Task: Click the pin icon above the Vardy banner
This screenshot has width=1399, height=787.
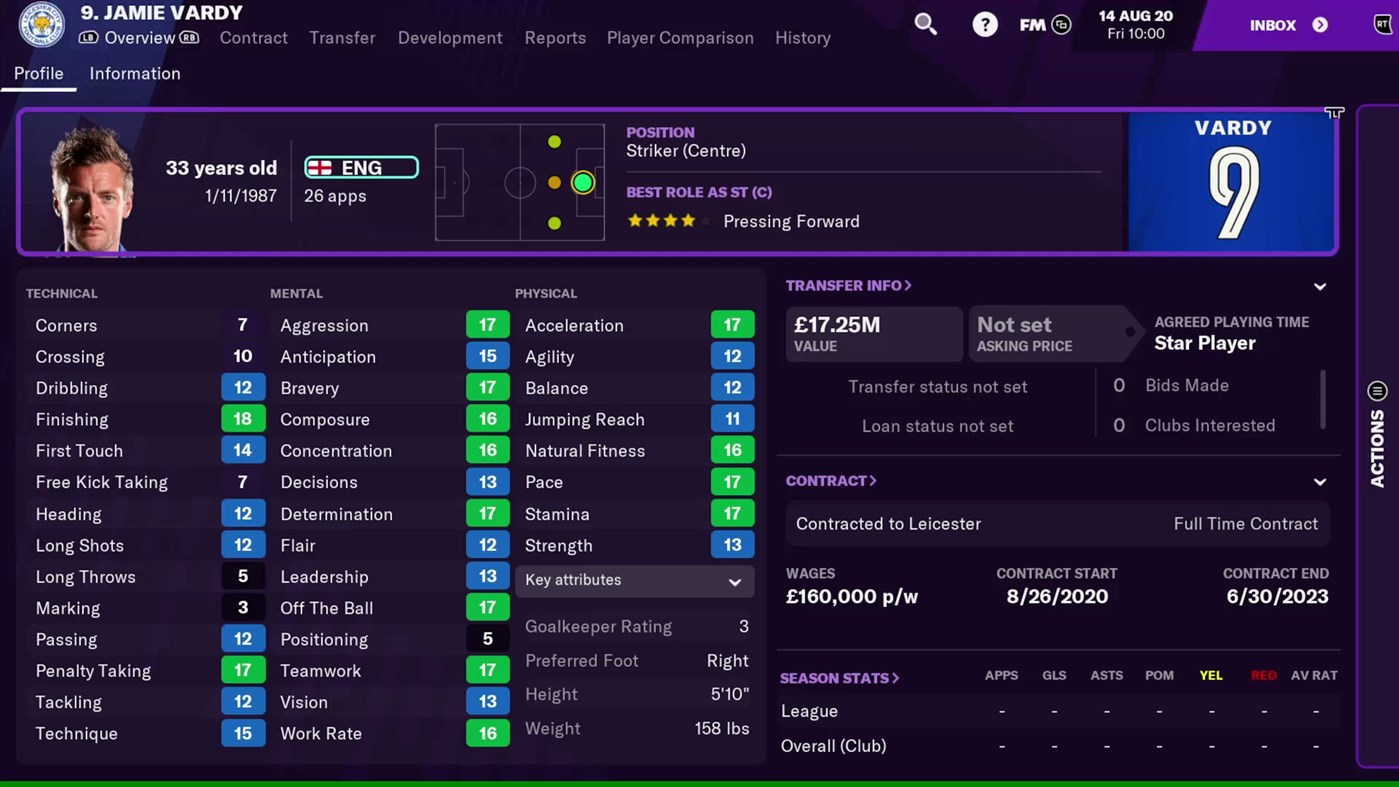Action: point(1334,113)
